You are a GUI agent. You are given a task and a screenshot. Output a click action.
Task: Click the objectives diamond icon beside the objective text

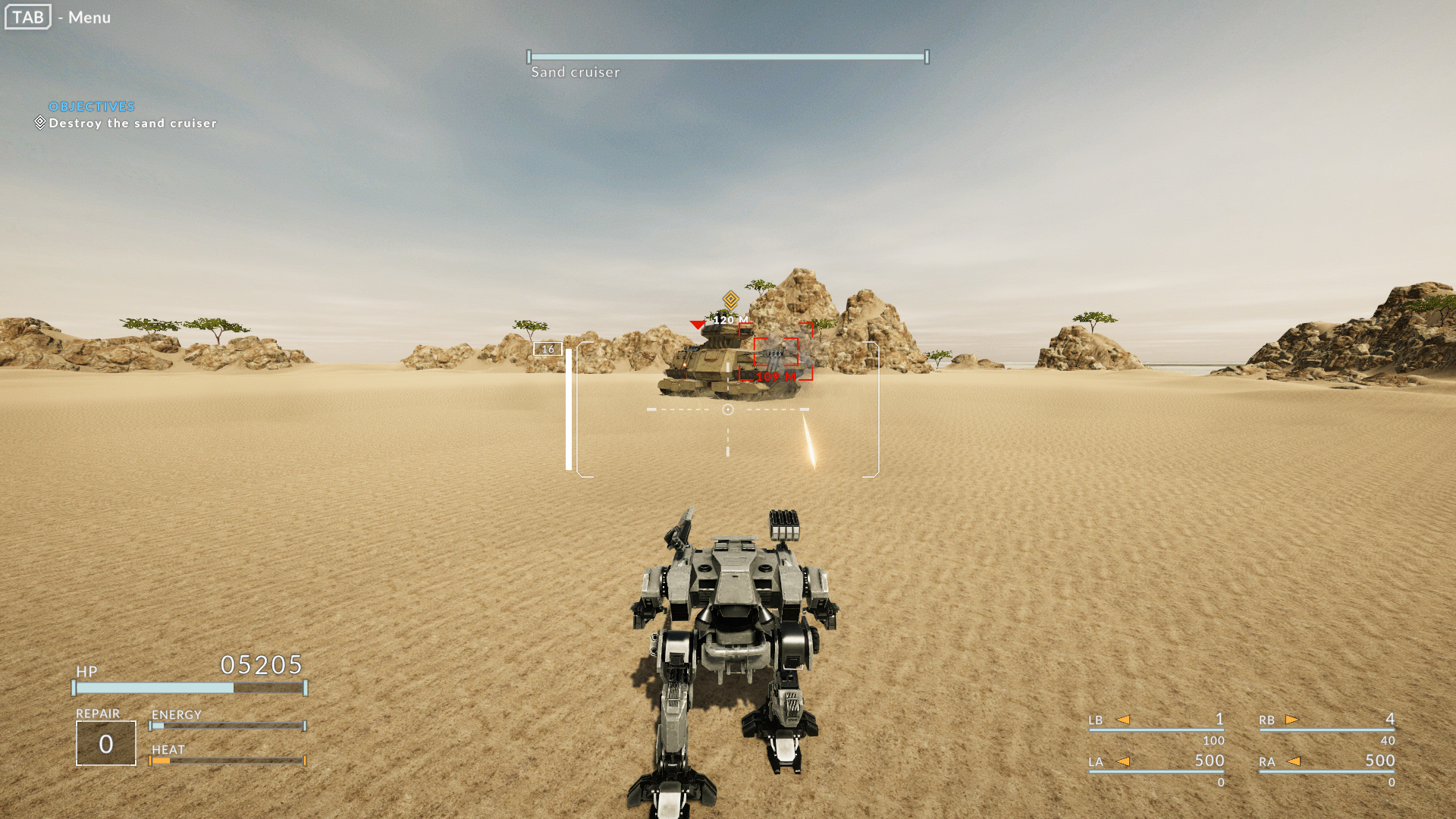click(39, 122)
